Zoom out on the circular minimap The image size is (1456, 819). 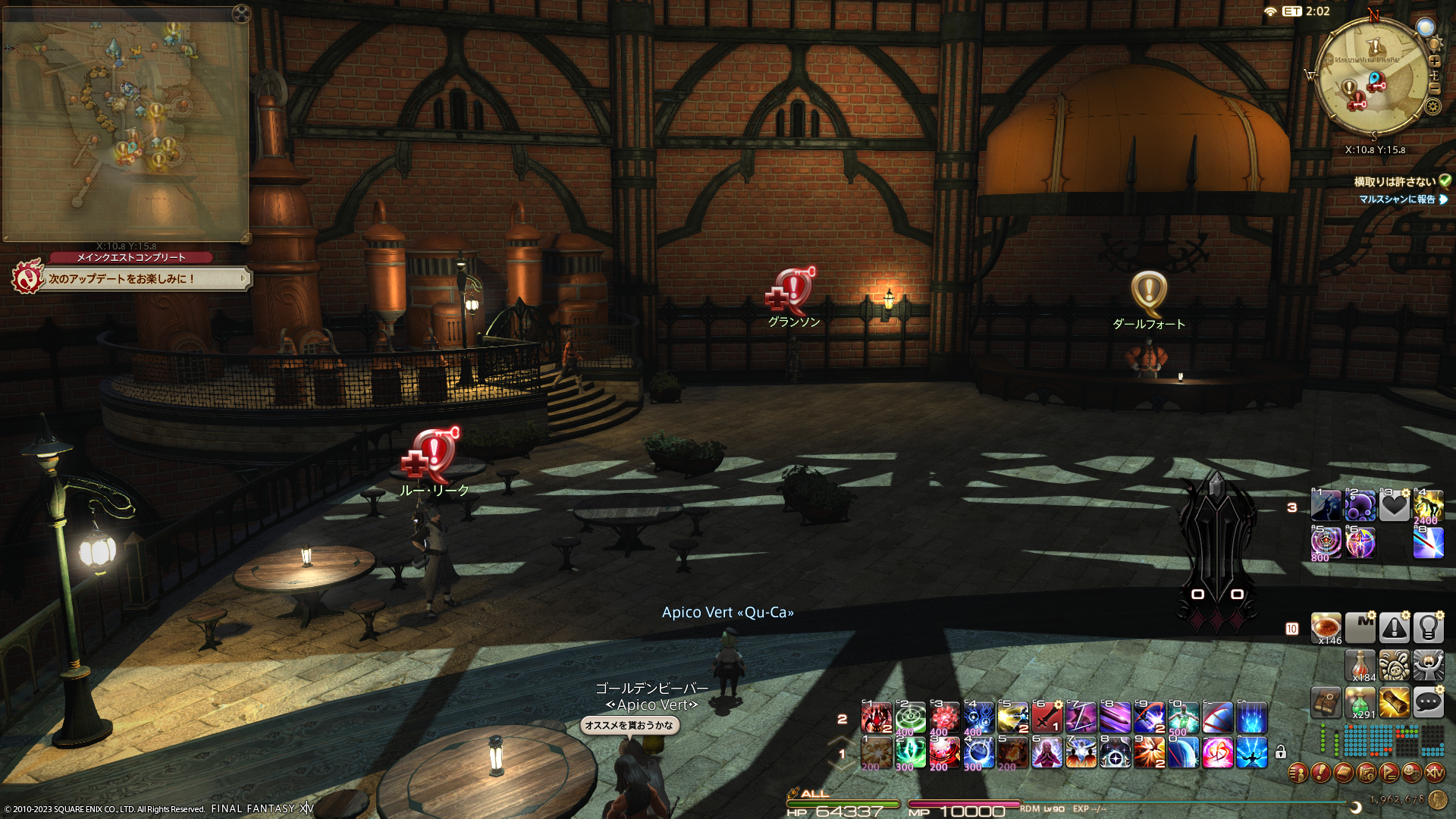(x=1434, y=88)
